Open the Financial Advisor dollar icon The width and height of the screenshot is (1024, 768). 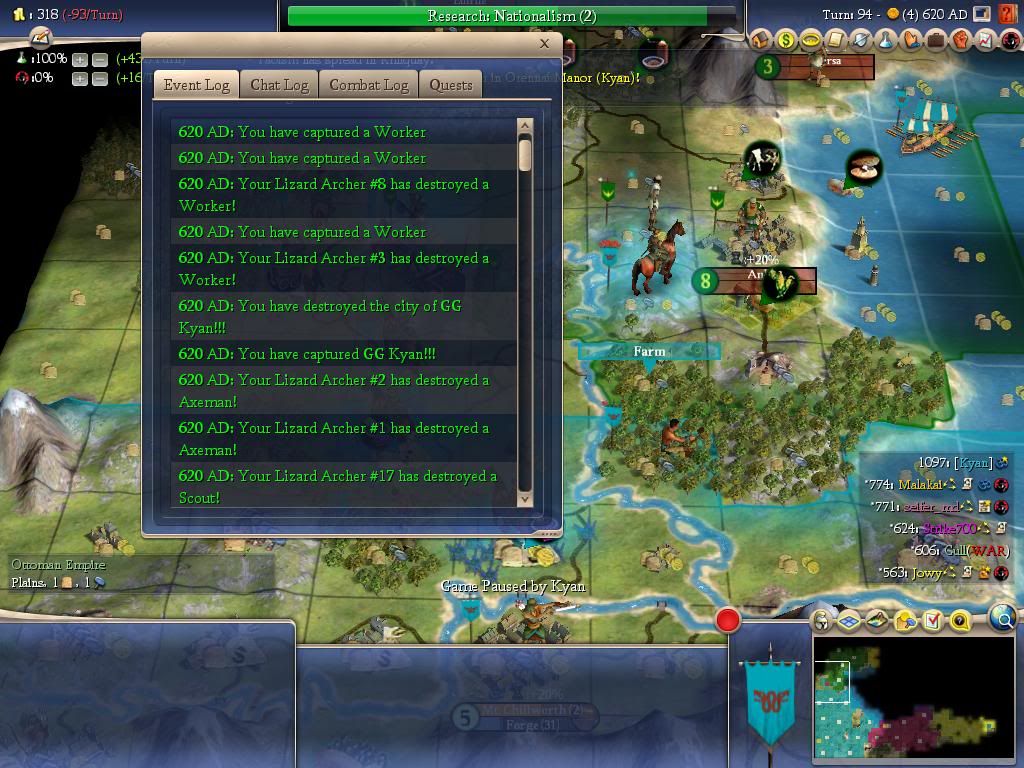tap(786, 41)
